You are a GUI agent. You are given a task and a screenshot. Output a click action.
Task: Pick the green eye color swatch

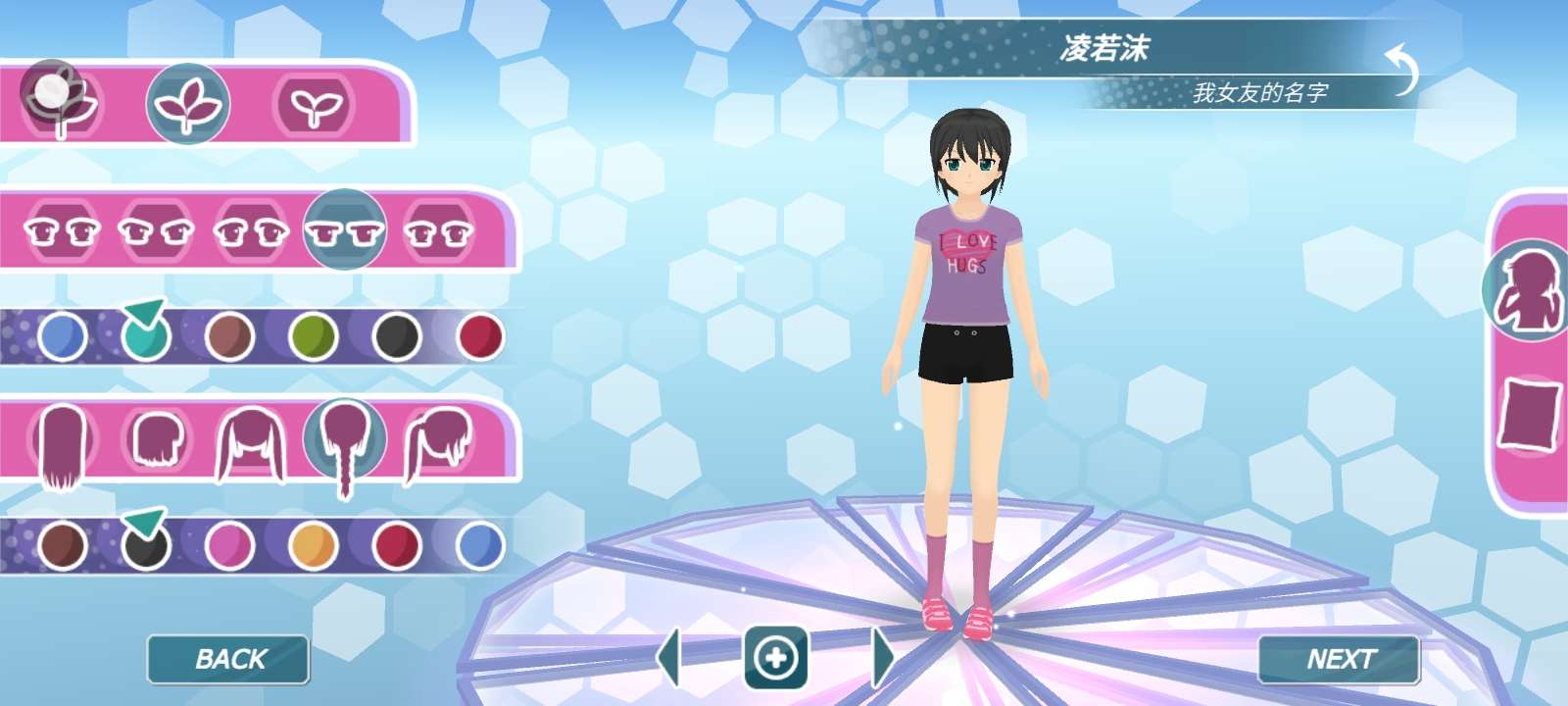click(314, 336)
